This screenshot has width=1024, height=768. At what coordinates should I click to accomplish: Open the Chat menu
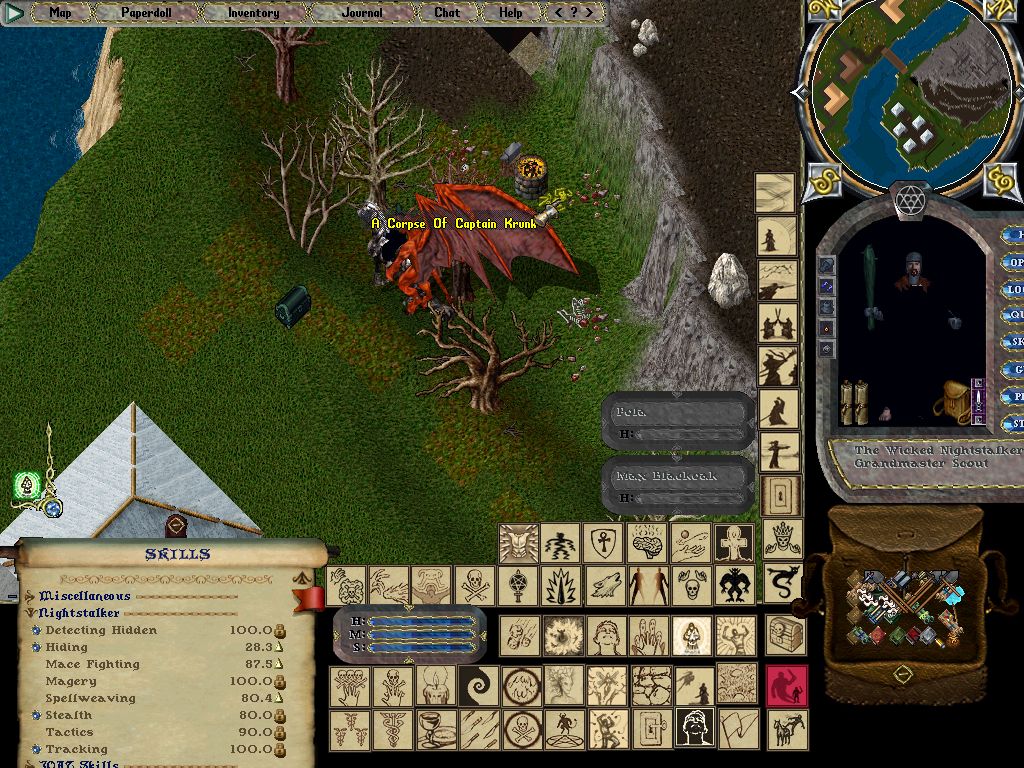[447, 13]
